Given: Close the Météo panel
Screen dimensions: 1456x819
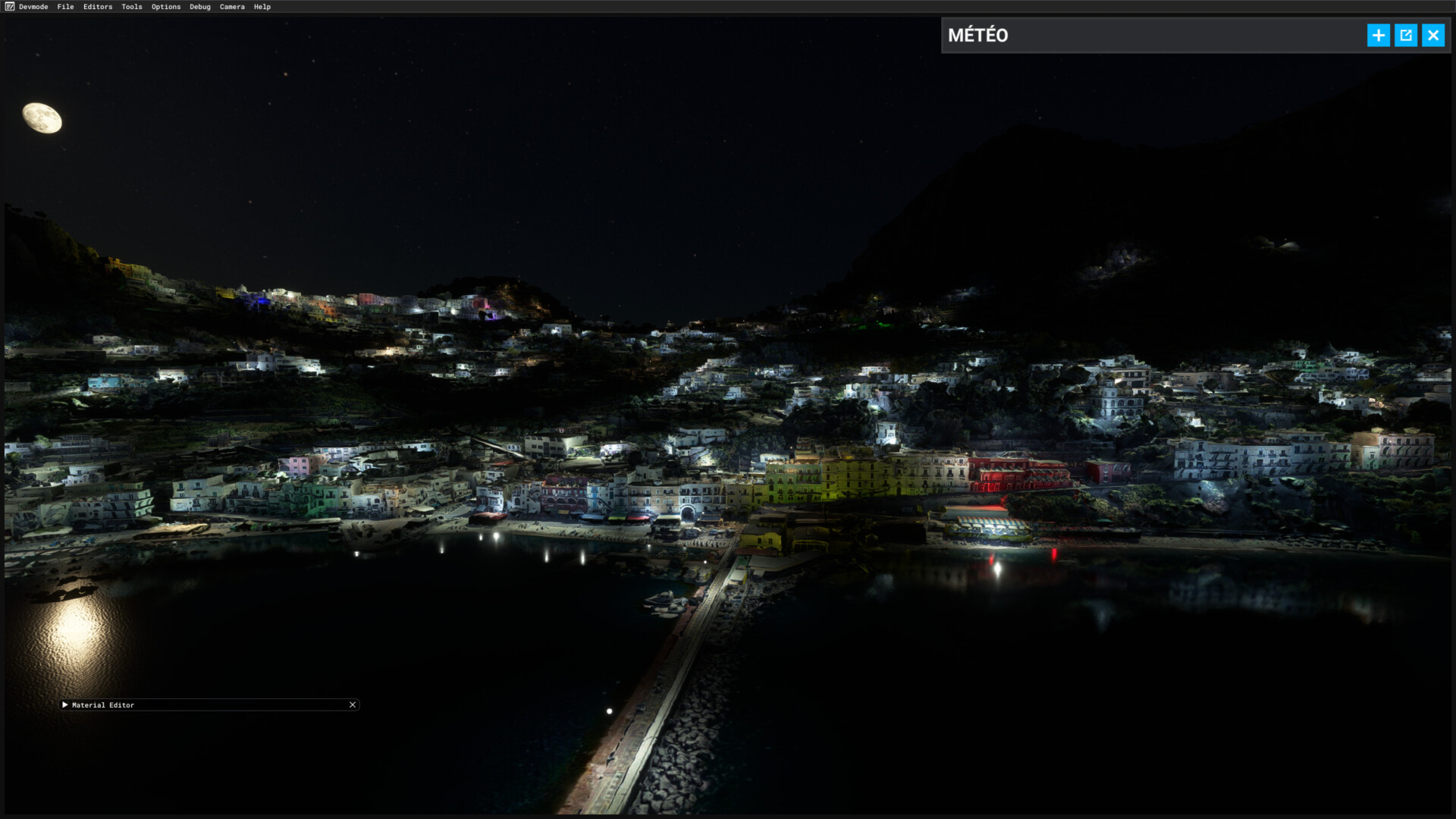Looking at the screenshot, I should point(1432,36).
